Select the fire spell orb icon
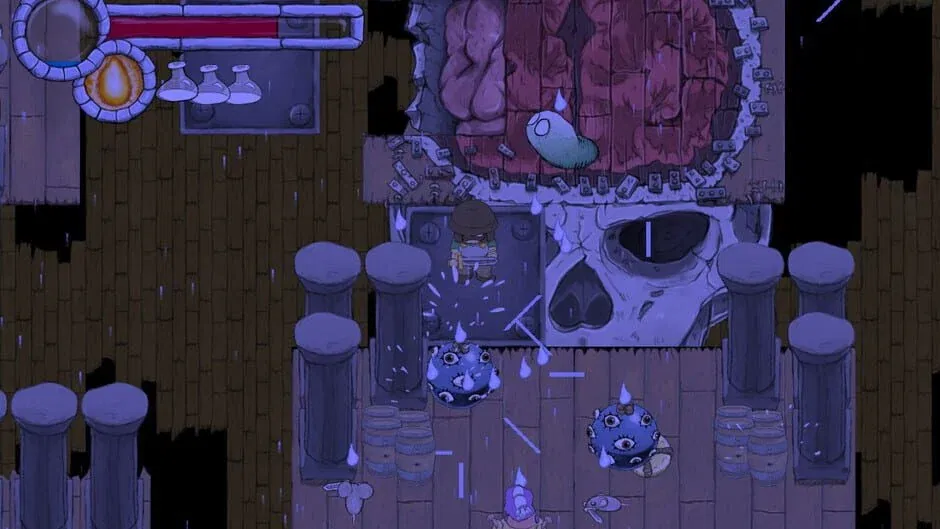The image size is (940, 529). tap(114, 81)
